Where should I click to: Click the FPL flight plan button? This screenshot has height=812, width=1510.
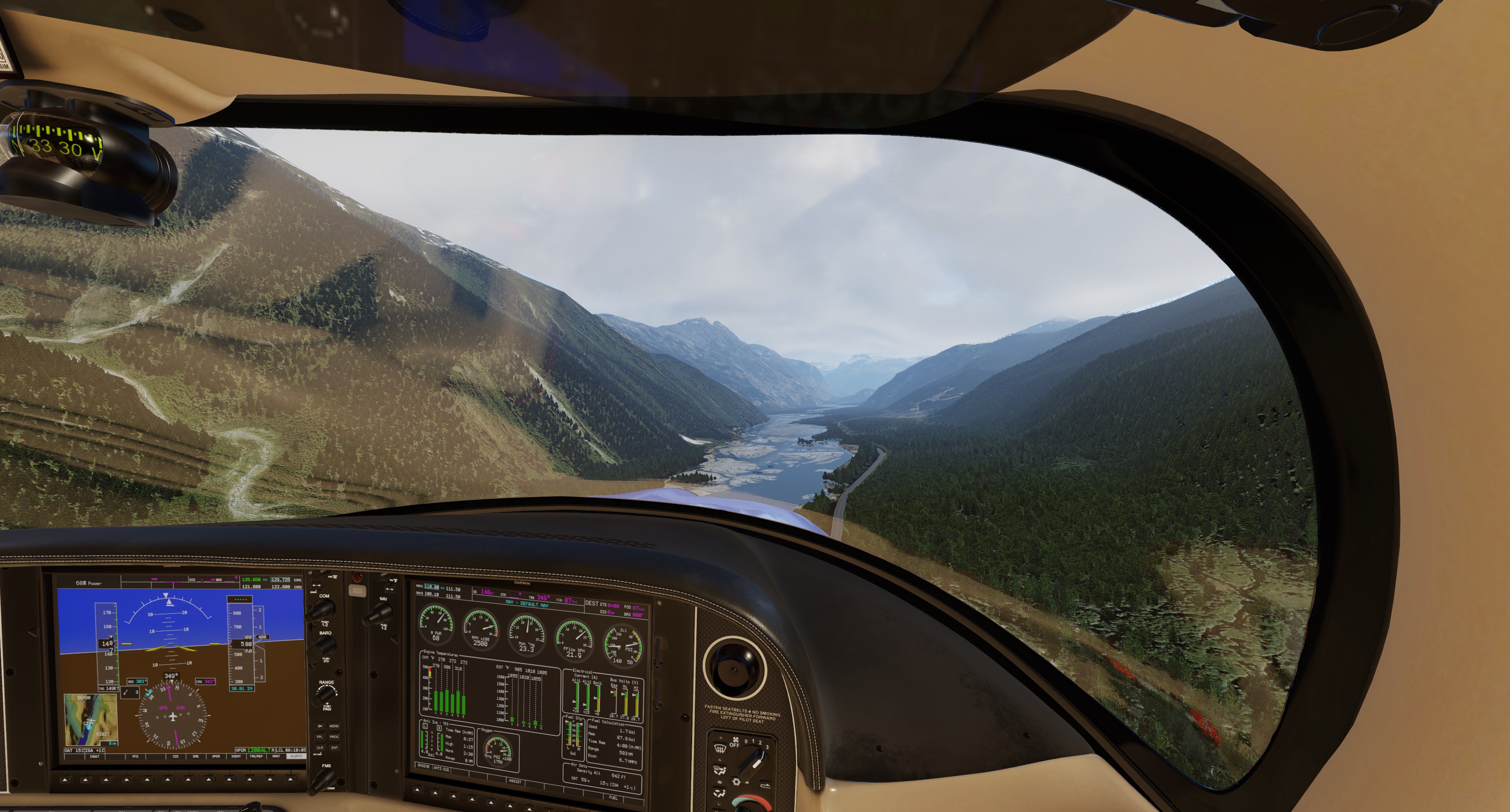click(x=320, y=737)
